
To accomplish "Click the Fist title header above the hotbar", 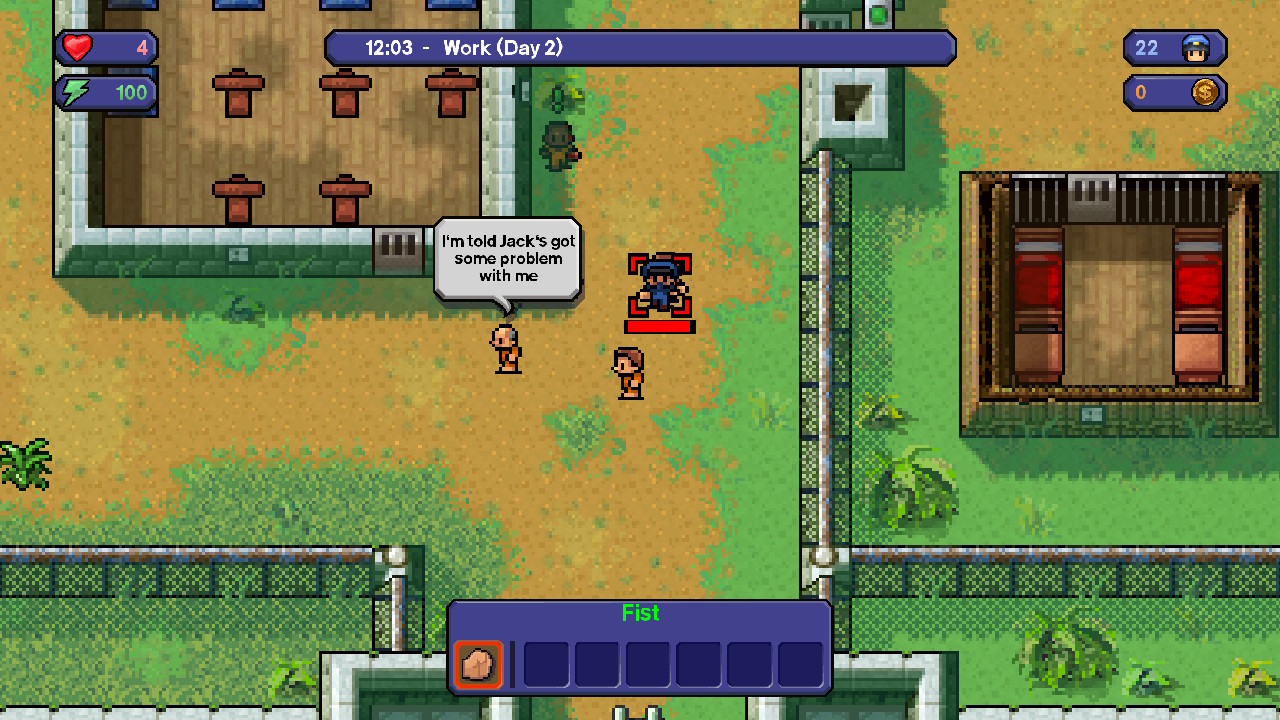I will pyautogui.click(x=640, y=613).
